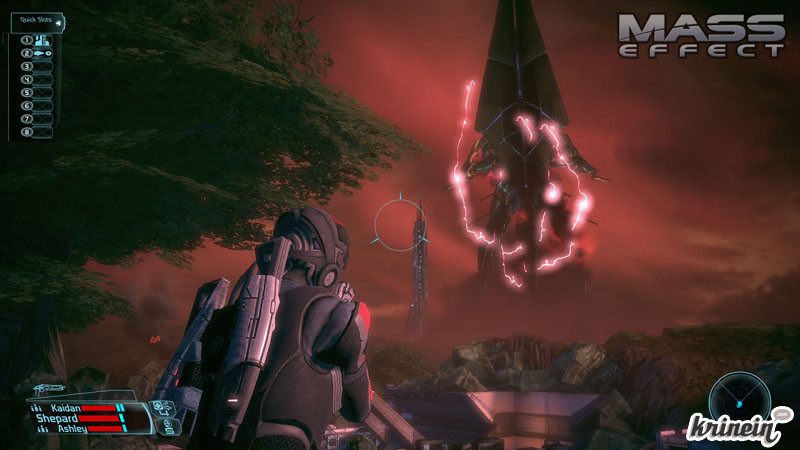800x450 pixels.
Task: Use the quick slot 2 ability
Action: pos(43,53)
